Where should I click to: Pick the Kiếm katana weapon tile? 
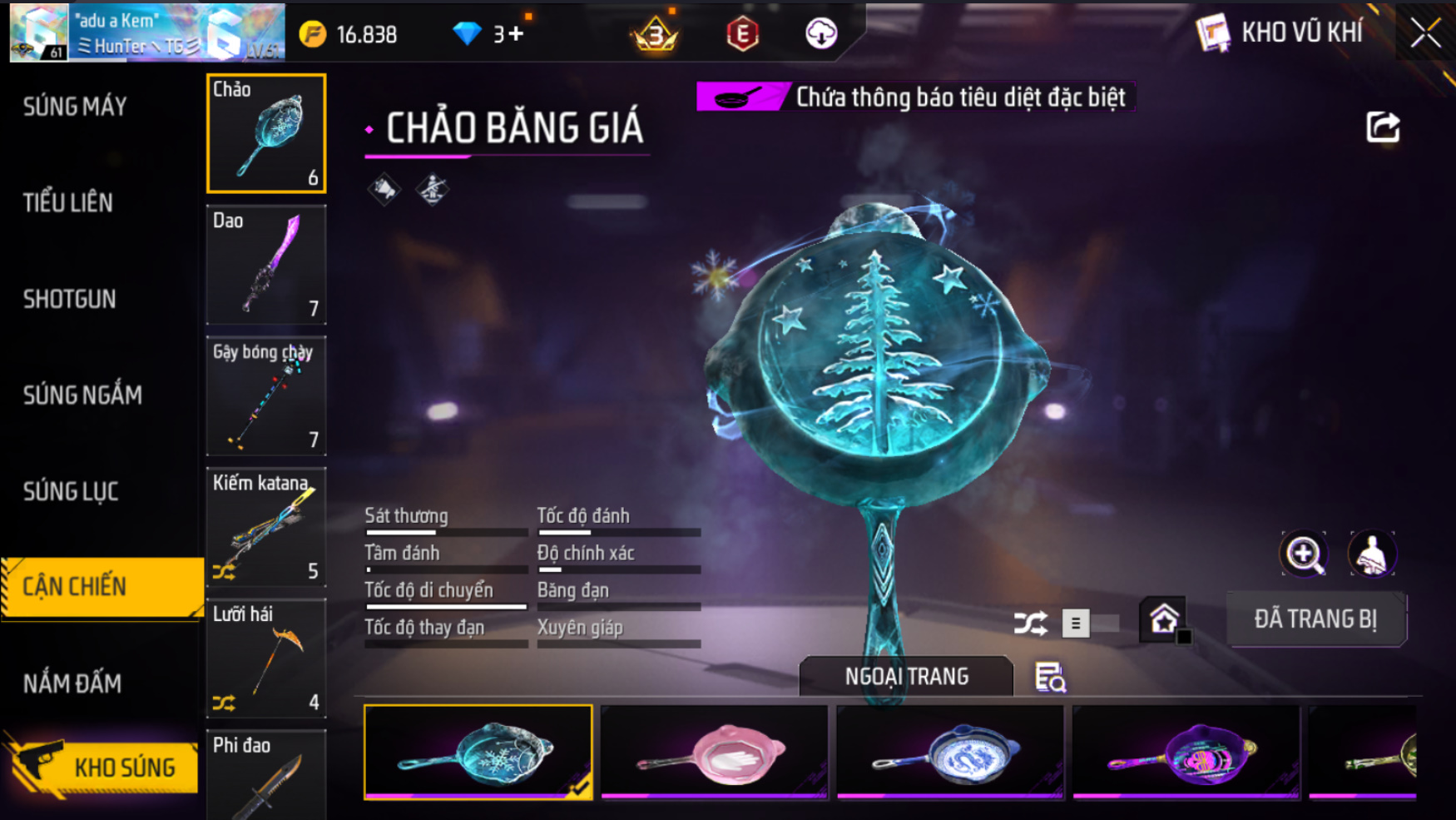[266, 527]
